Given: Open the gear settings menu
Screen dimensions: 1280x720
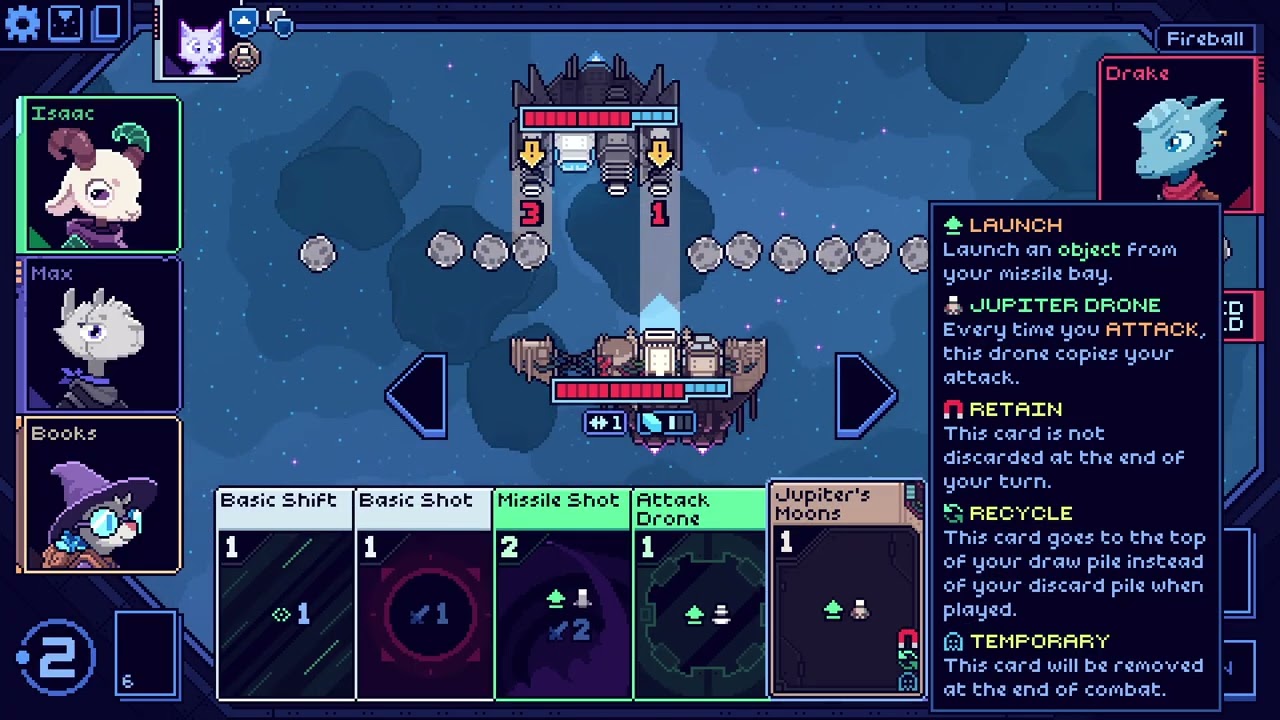Looking at the screenshot, I should [22, 23].
